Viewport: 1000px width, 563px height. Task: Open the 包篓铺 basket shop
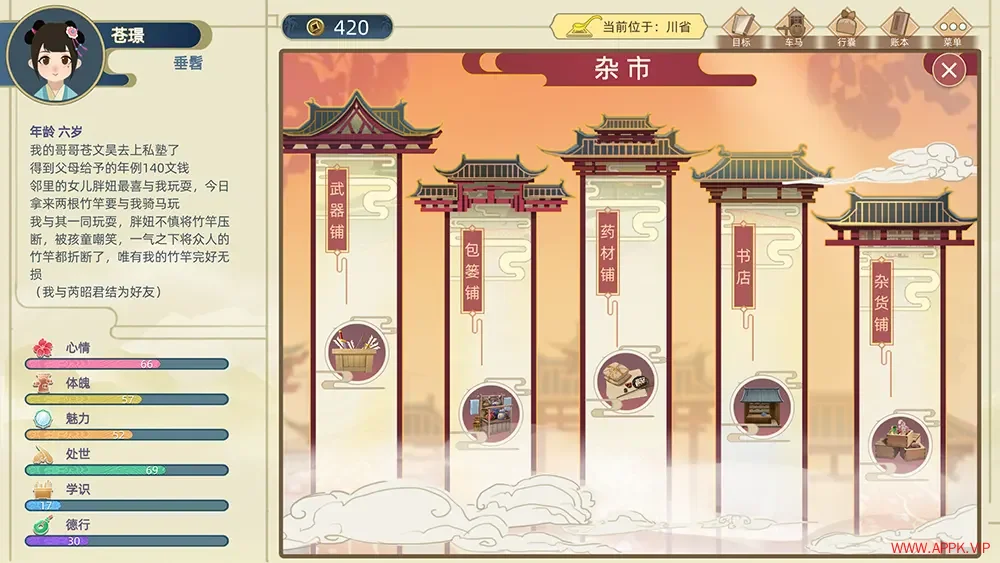[x=490, y=412]
